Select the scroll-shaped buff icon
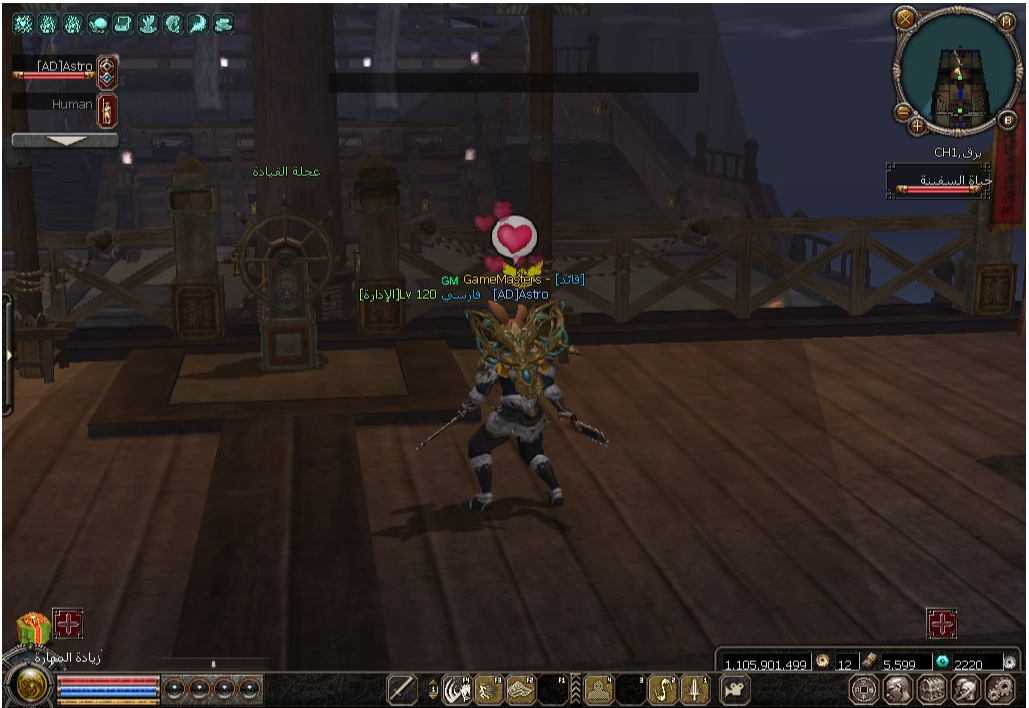Viewport: 1029px width, 708px height. (122, 24)
